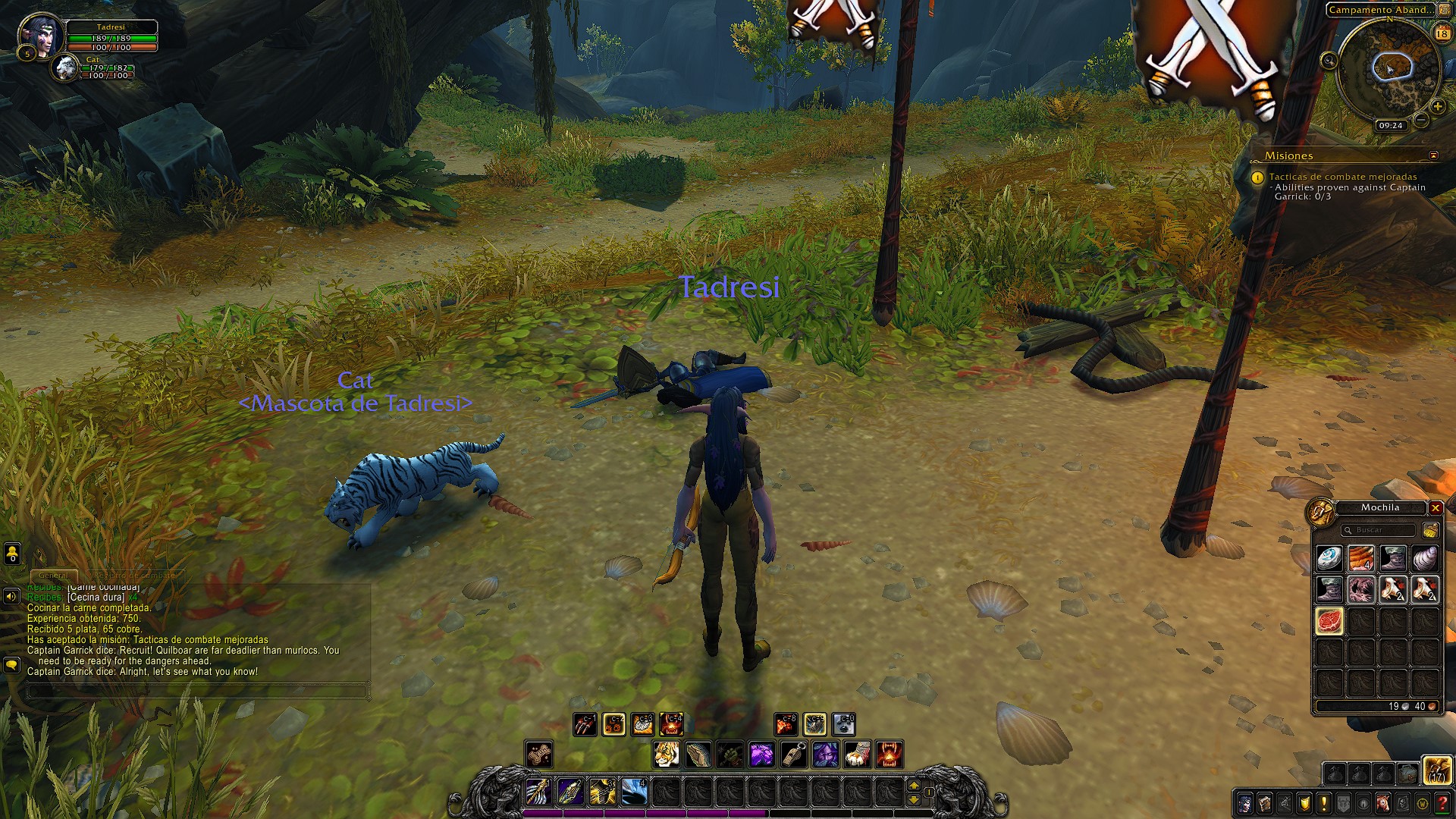Screen dimensions: 1456x819
Task: Open the help menu question mark icon
Action: (x=1442, y=803)
